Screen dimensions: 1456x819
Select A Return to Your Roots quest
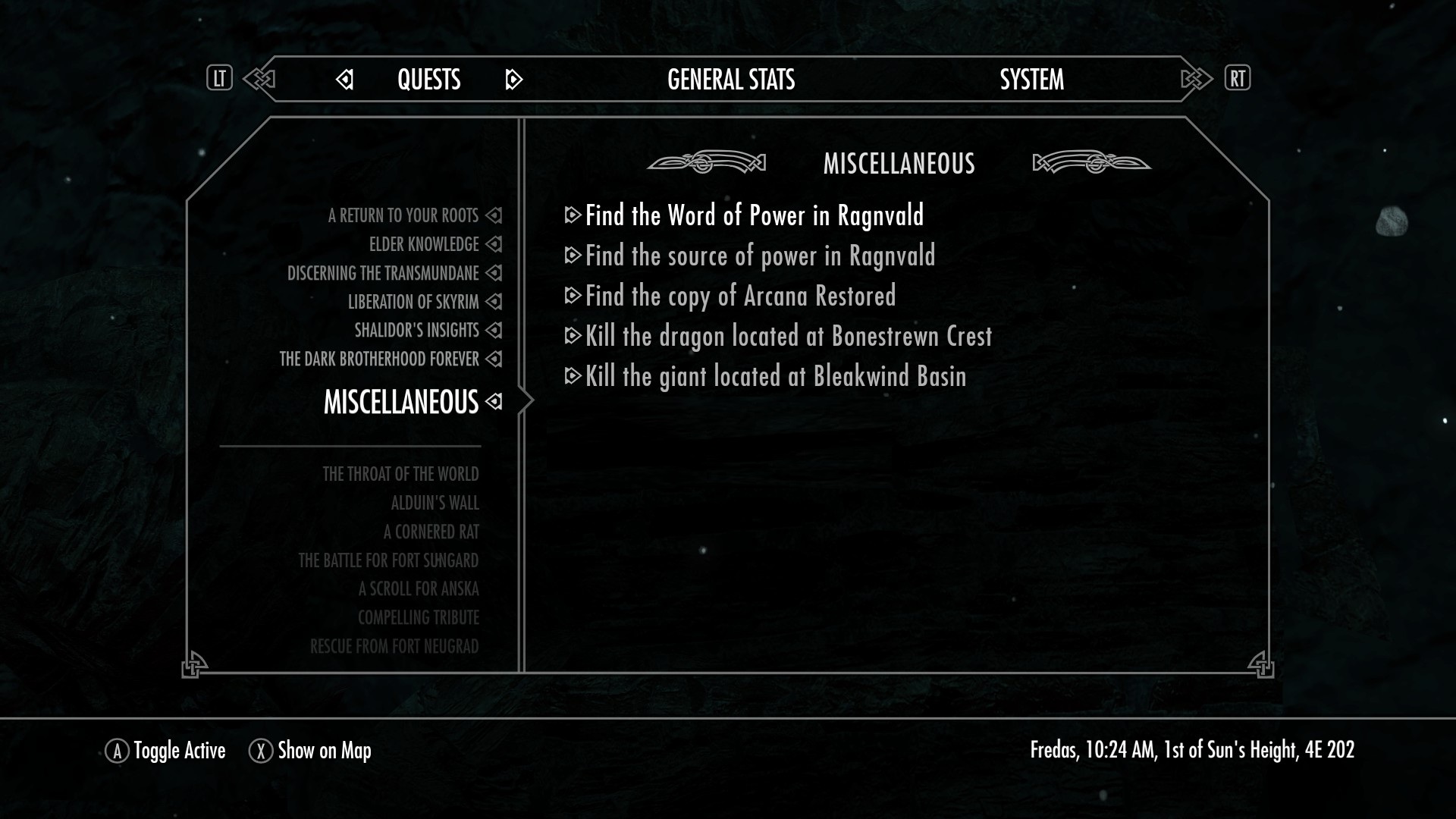[403, 216]
